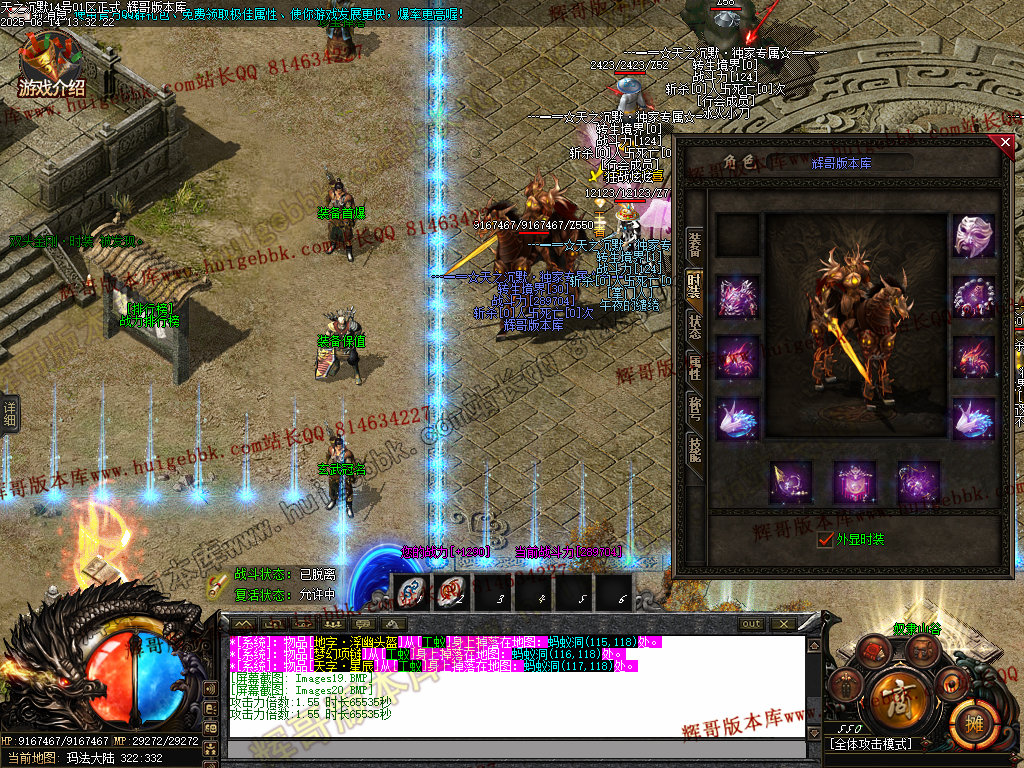The image size is (1024, 768).
Task: Click the 详细 details side tab
Action: 10,411
